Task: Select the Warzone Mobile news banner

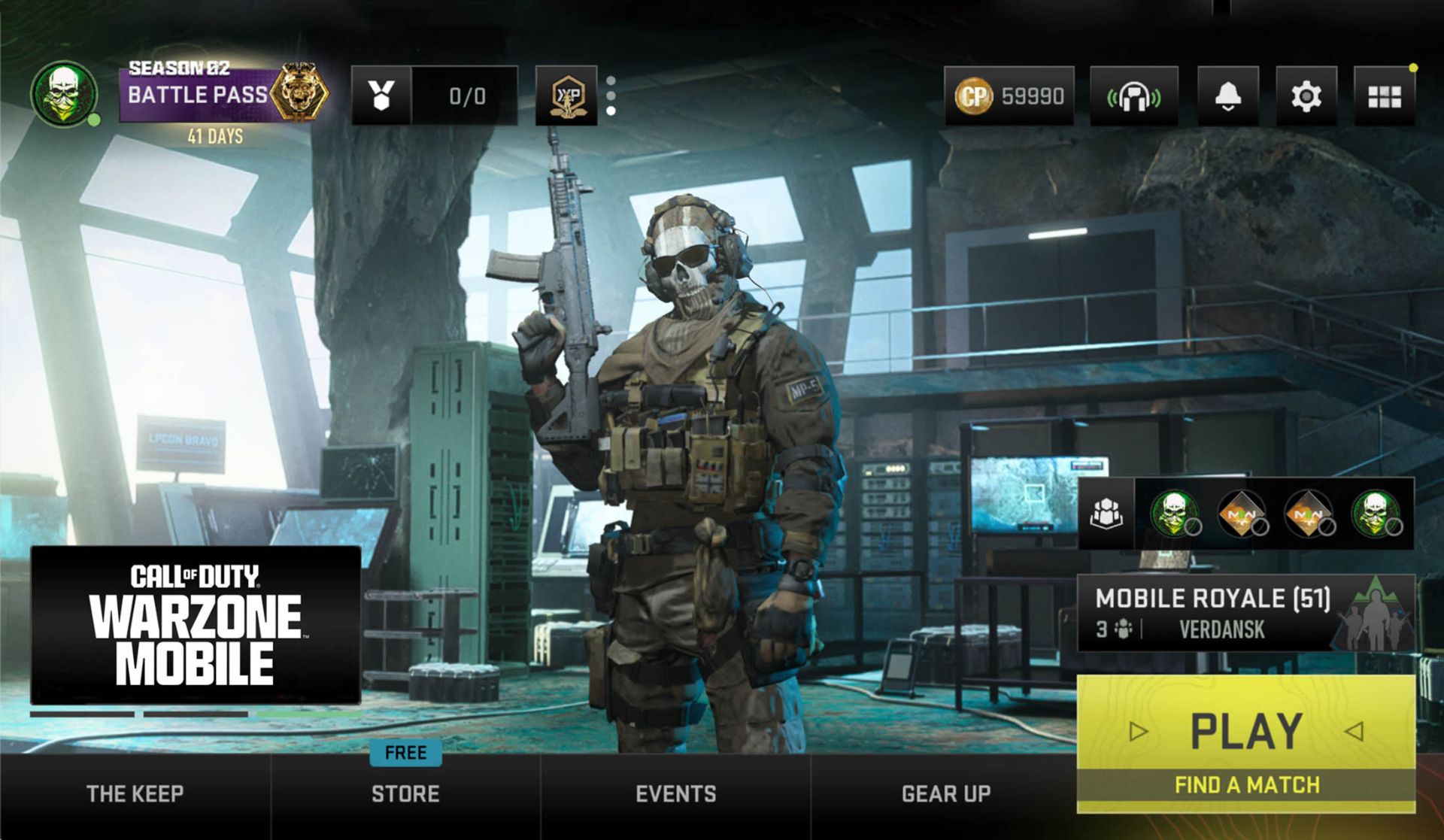Action: (x=196, y=625)
